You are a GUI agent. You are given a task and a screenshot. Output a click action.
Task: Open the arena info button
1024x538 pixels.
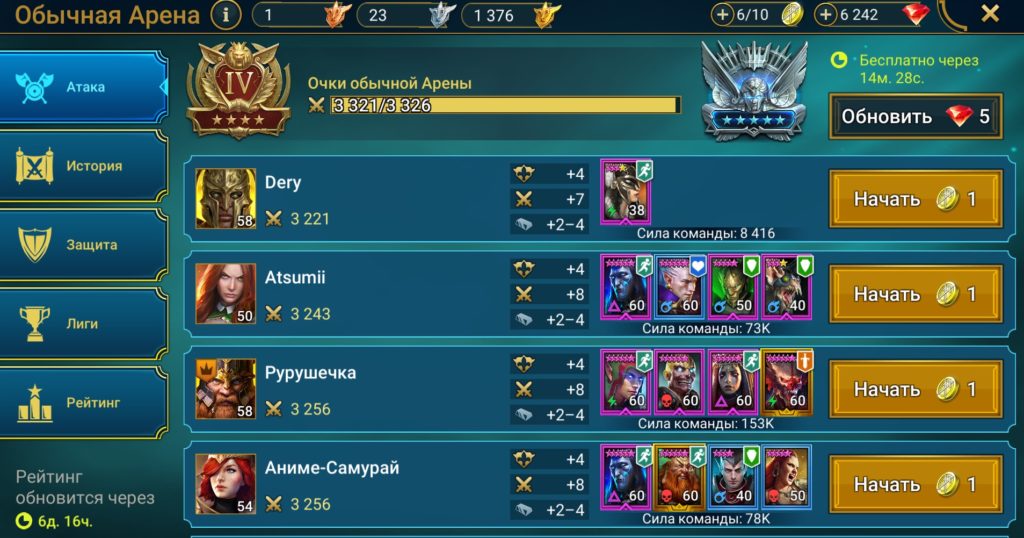(x=227, y=15)
